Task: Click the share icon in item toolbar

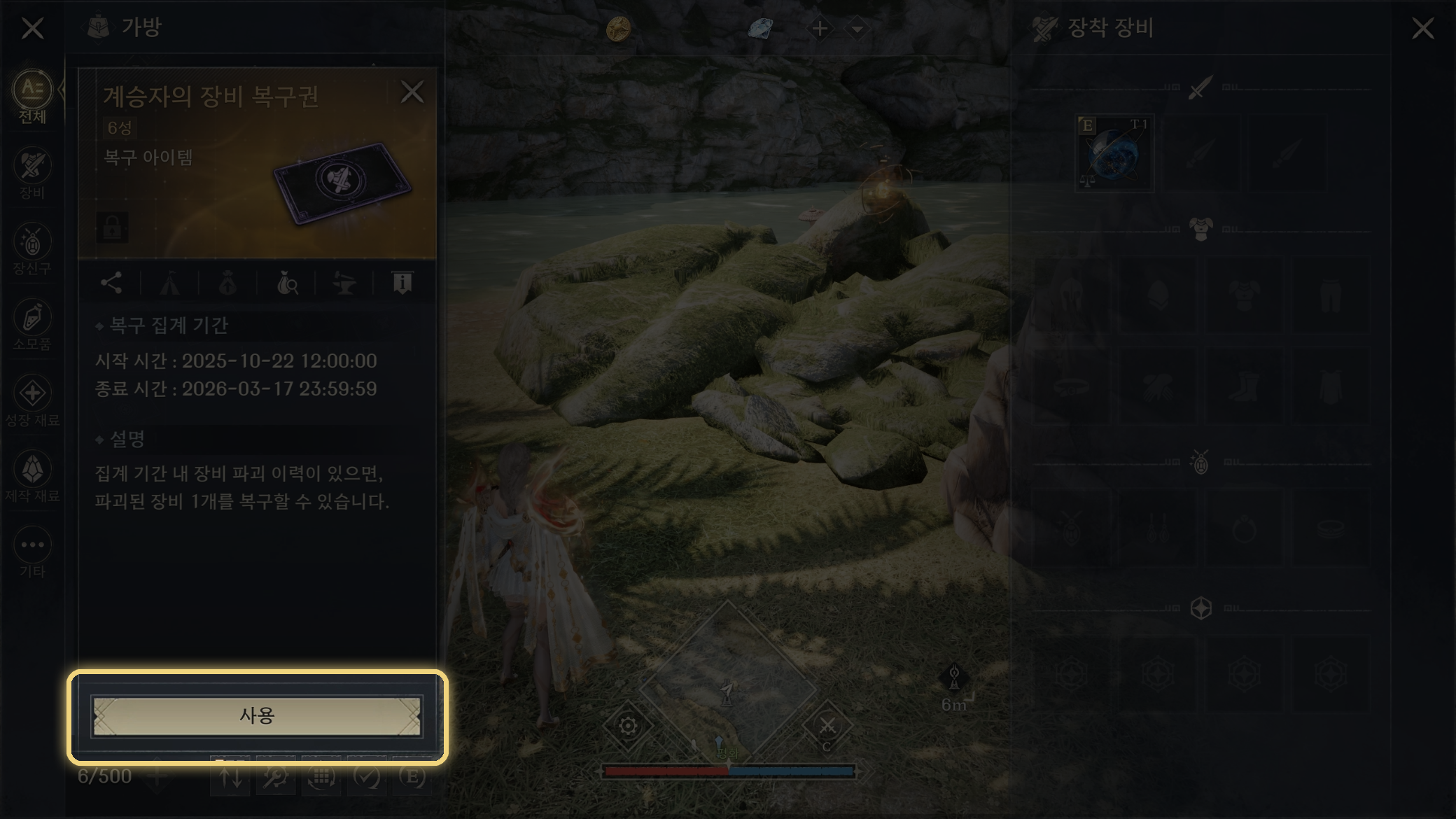Action: tap(111, 283)
